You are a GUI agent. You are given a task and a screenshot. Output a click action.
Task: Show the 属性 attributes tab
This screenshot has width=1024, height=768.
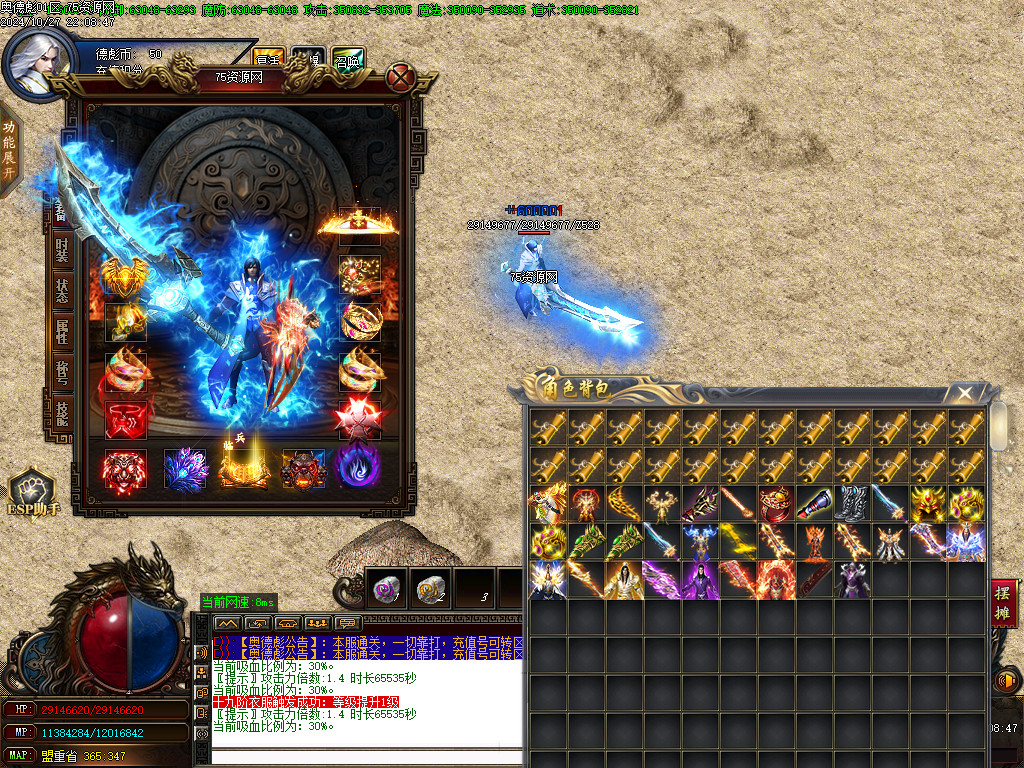(63, 332)
